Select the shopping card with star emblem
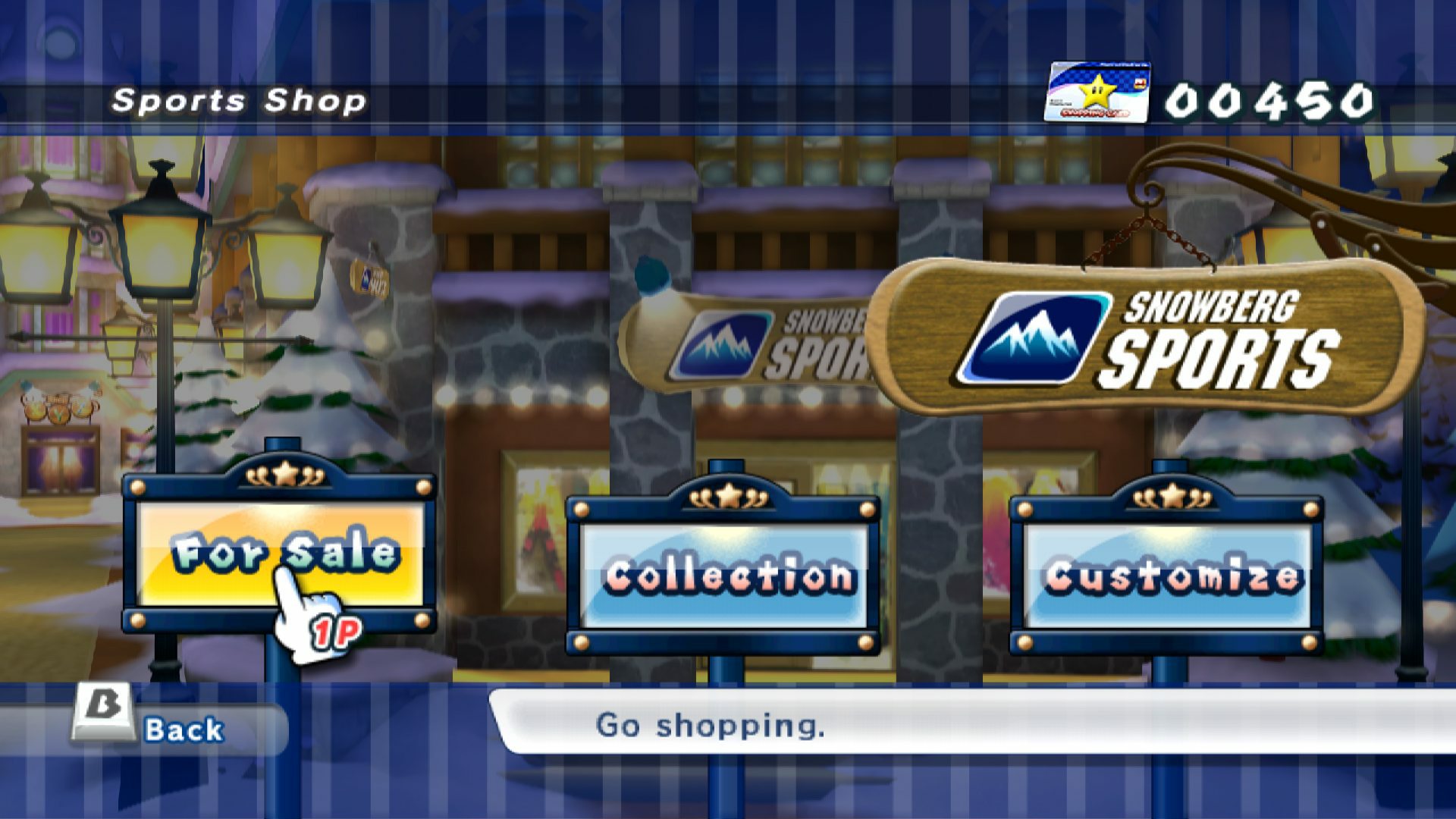 [1097, 91]
